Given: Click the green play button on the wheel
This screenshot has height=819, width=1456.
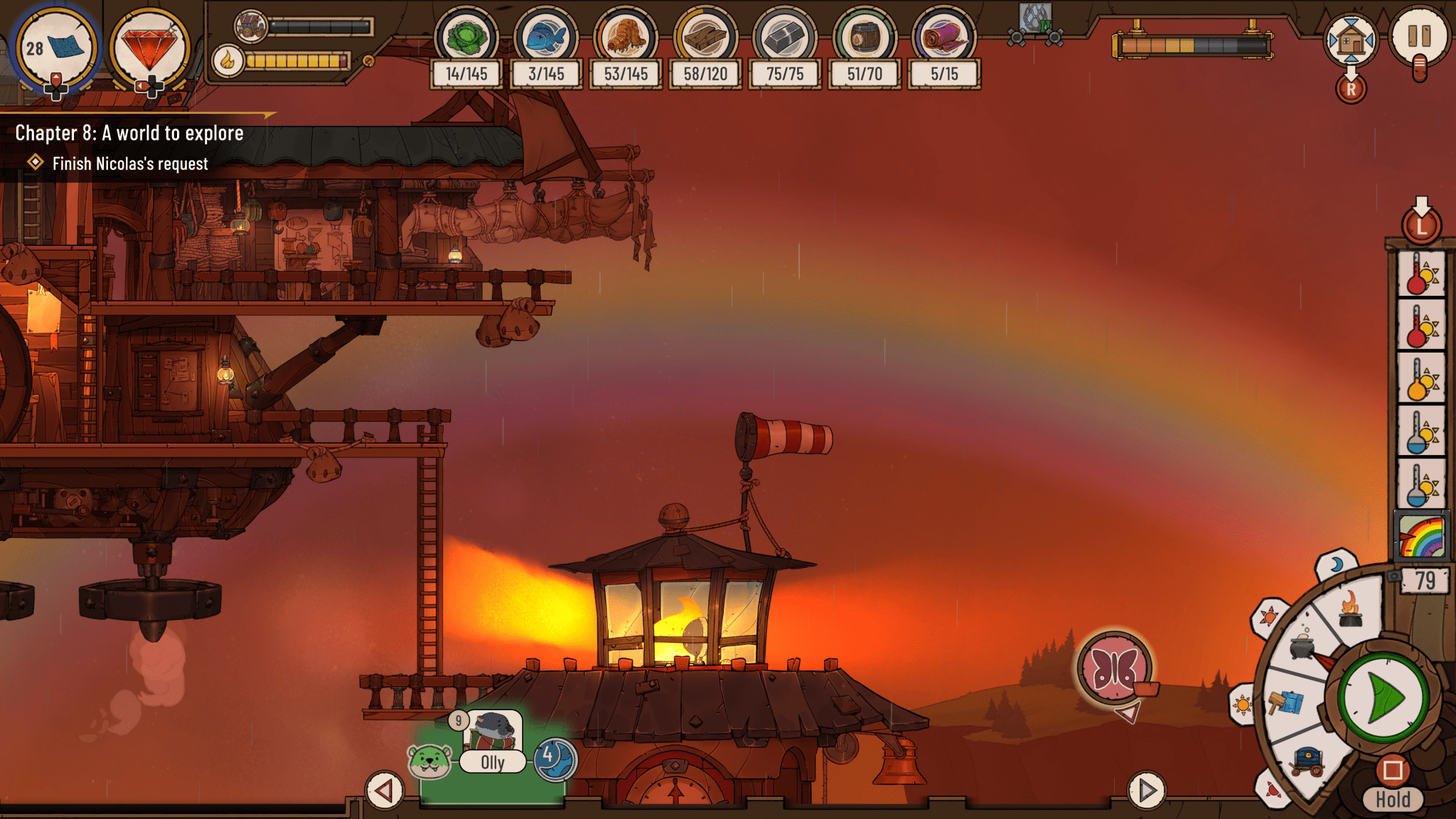Looking at the screenshot, I should 1383,697.
